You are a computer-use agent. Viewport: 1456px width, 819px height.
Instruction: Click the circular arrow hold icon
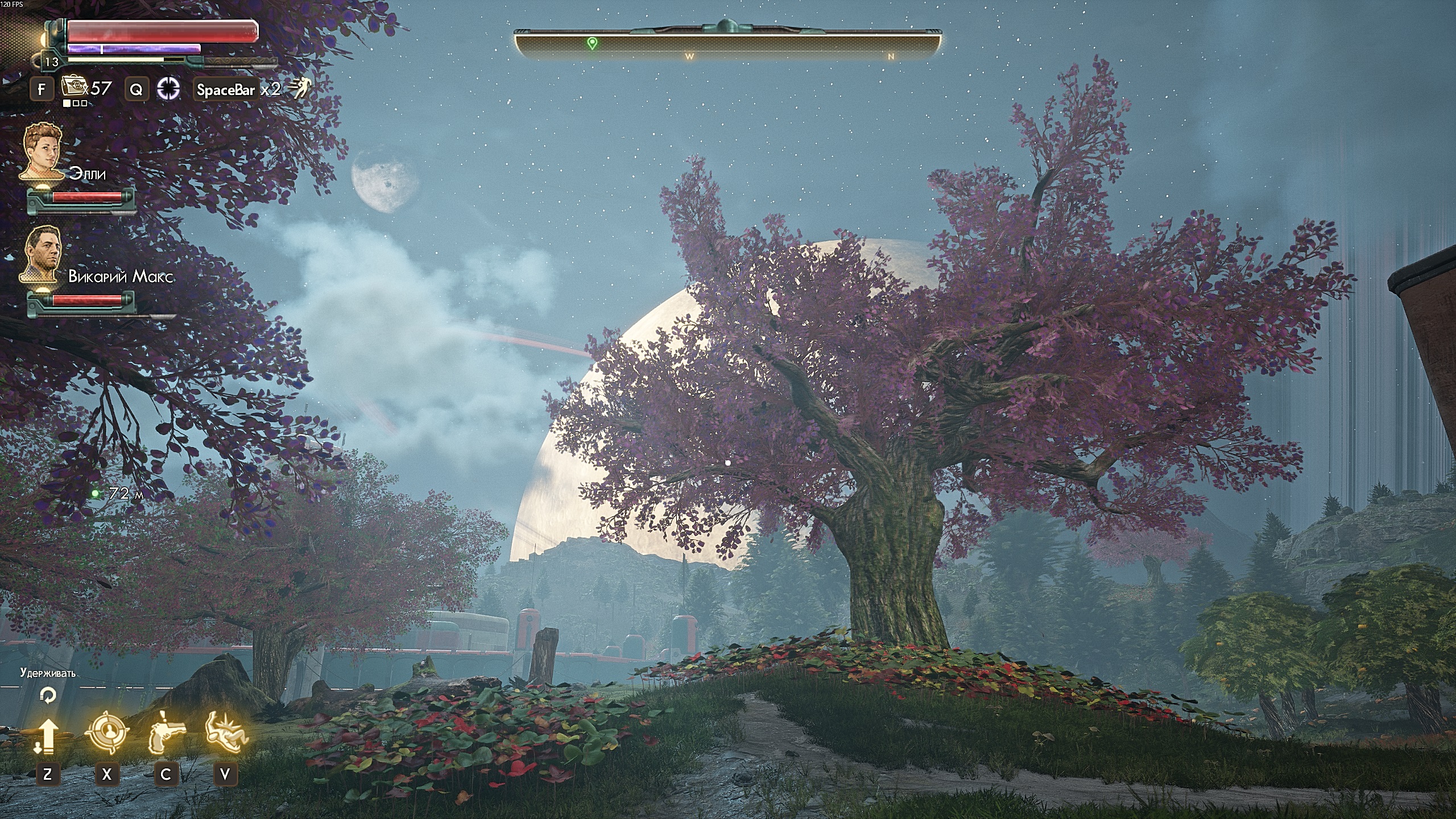[48, 695]
